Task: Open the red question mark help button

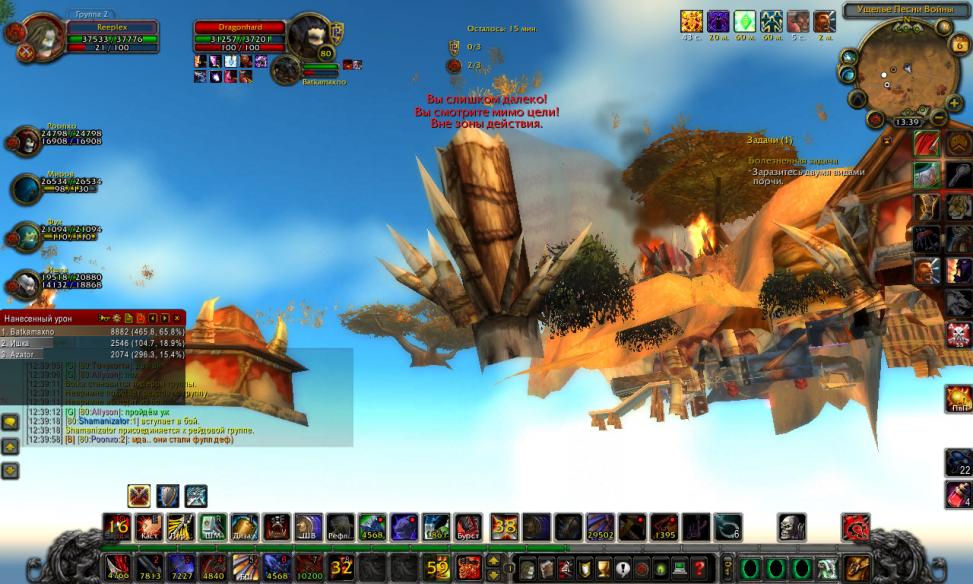Action: click(x=700, y=568)
